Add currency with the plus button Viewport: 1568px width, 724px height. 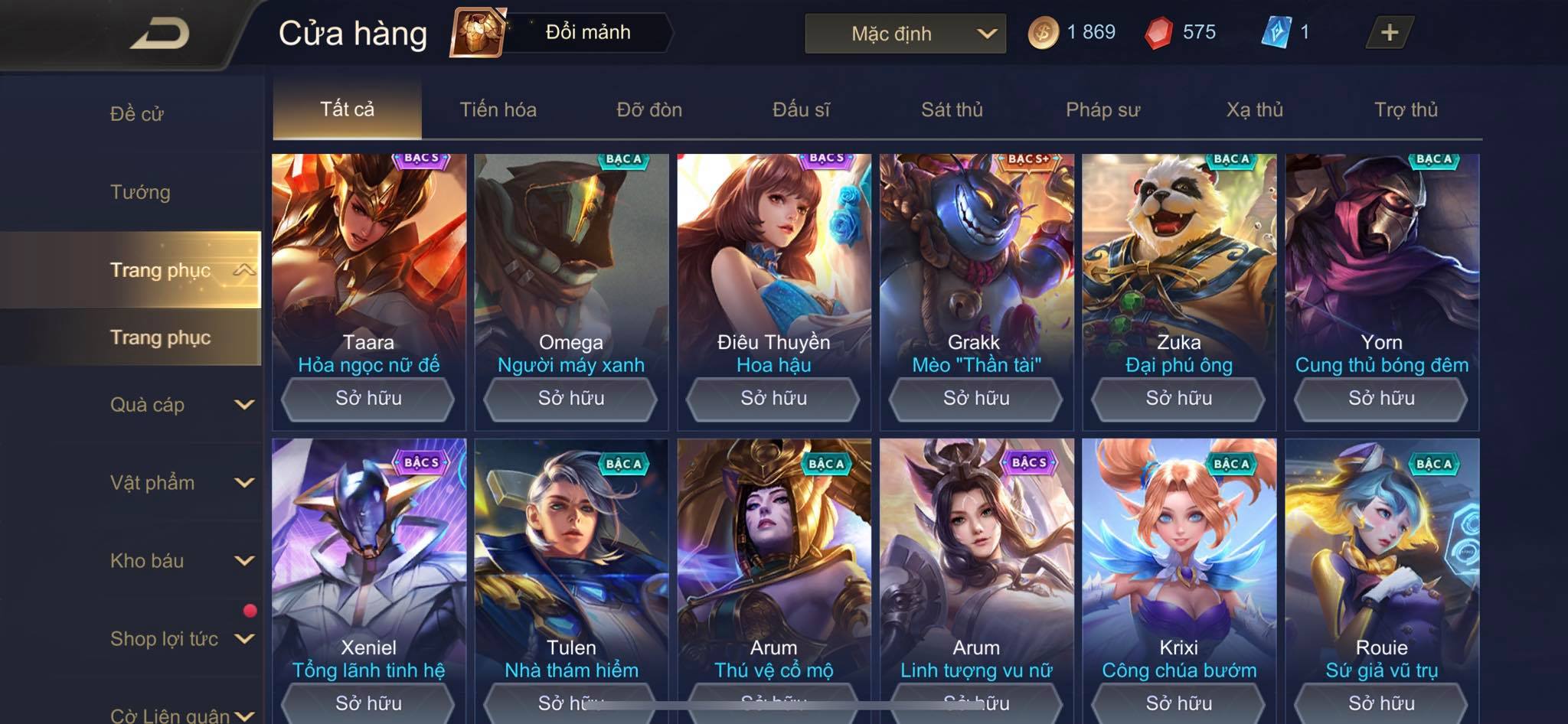pyautogui.click(x=1389, y=32)
